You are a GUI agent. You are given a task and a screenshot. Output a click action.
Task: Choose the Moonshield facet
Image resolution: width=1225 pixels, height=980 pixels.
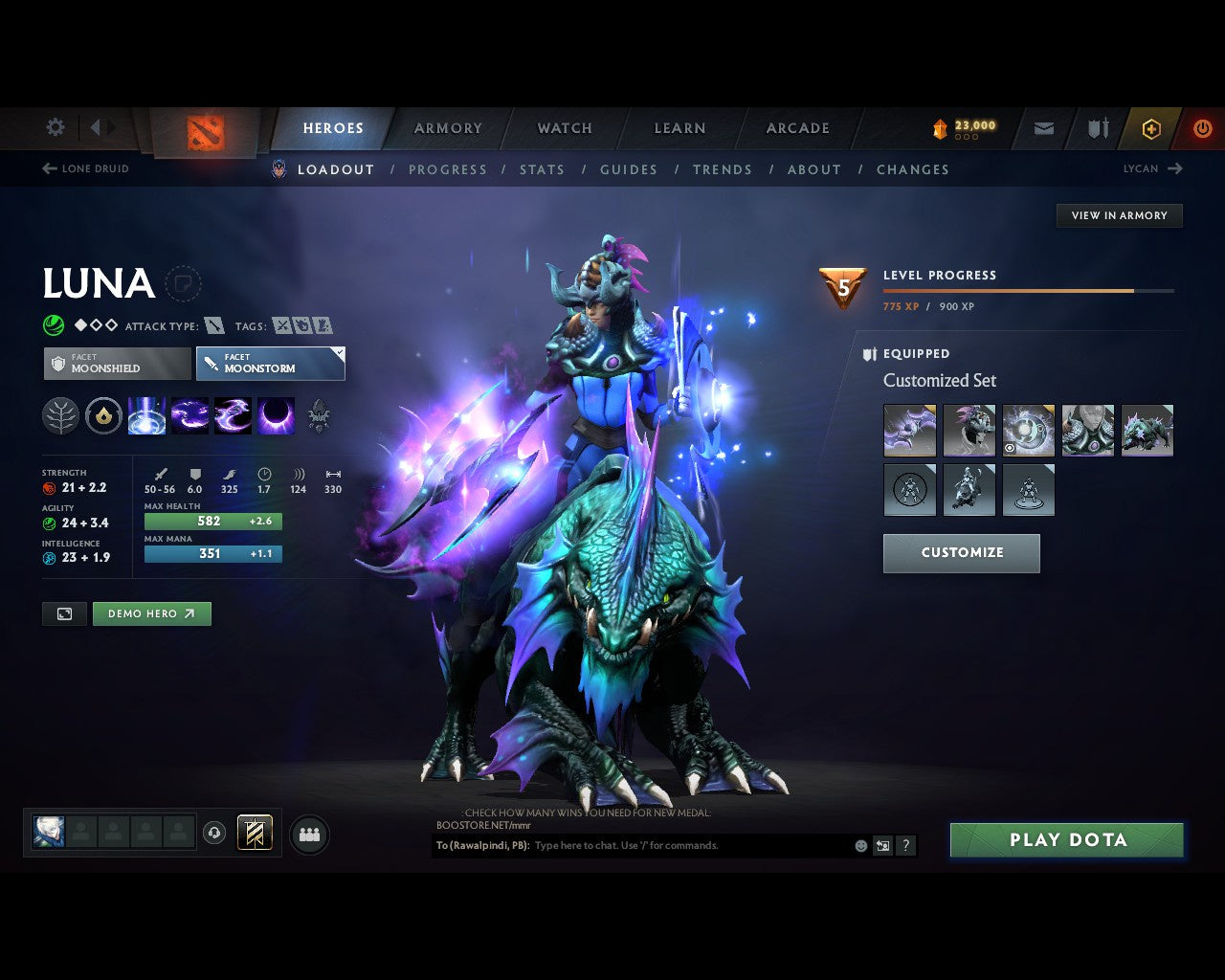pos(118,364)
